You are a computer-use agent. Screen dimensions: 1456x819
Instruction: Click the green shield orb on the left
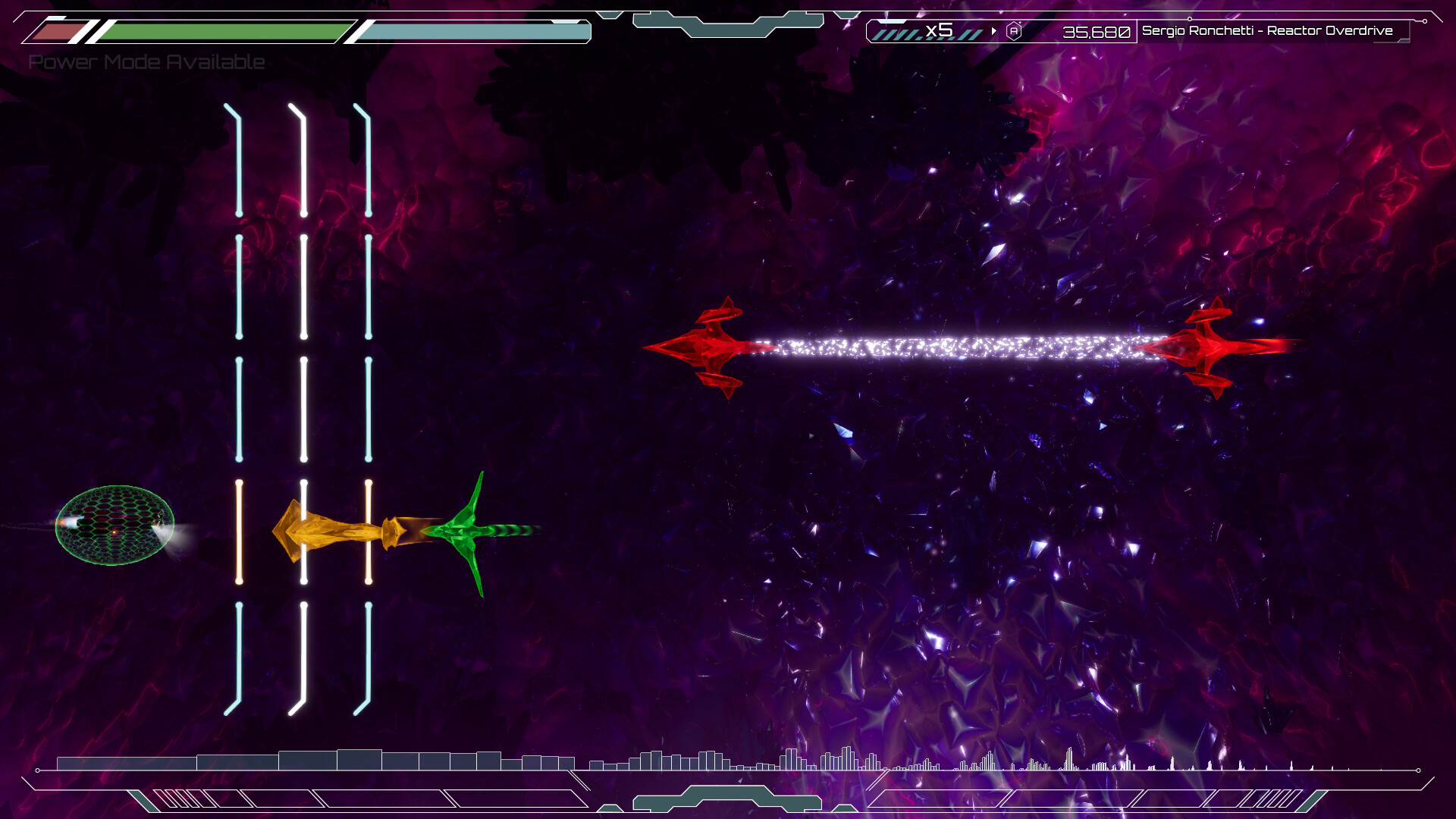coord(114,527)
